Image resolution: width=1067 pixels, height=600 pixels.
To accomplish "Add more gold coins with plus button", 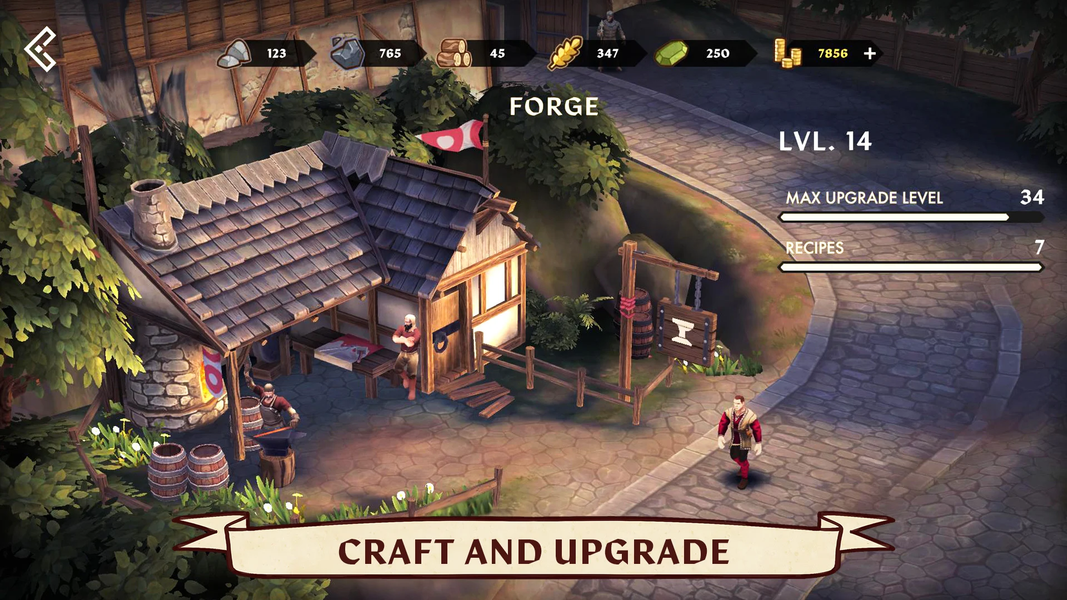I will pos(870,53).
